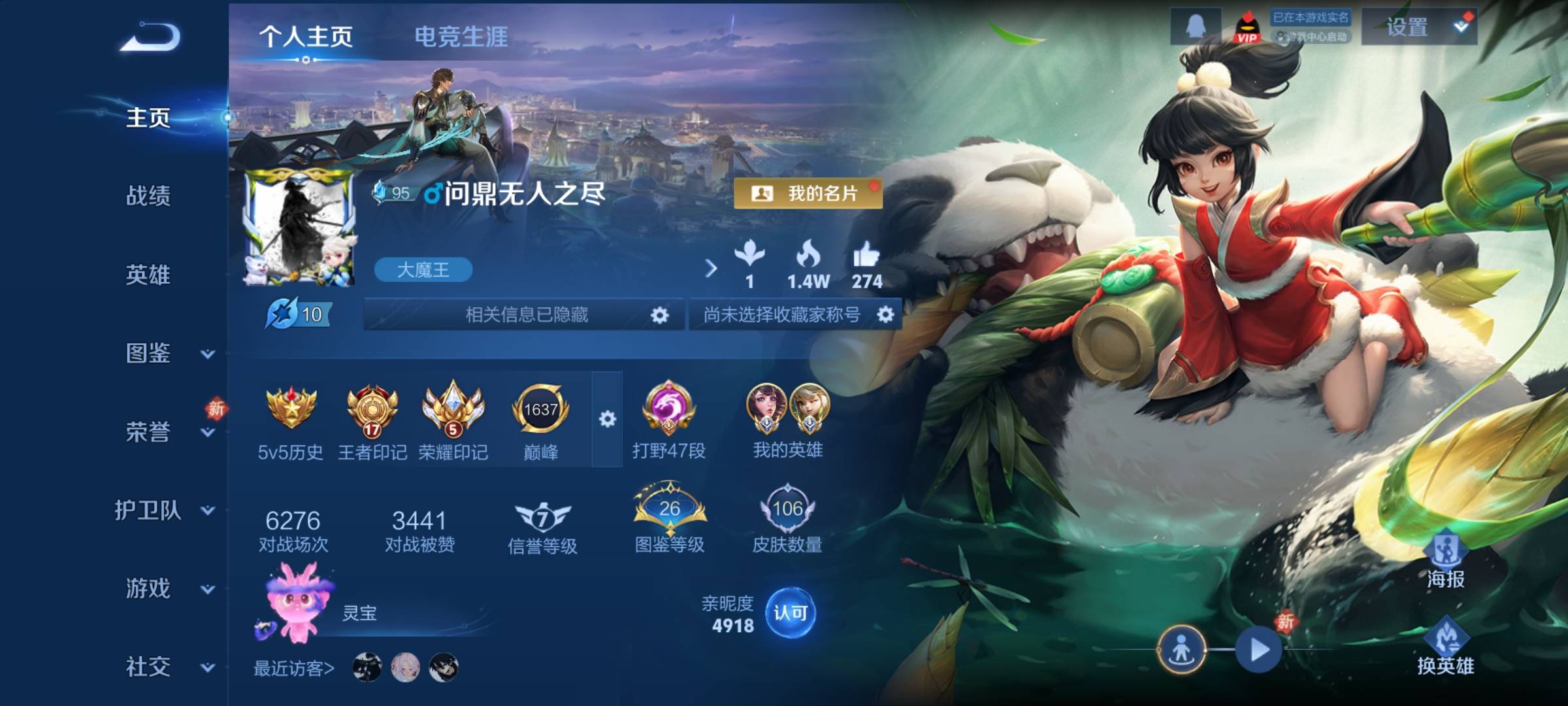The image size is (1568, 706).
Task: Switch to the 电竞生涯 tab
Action: [x=461, y=37]
